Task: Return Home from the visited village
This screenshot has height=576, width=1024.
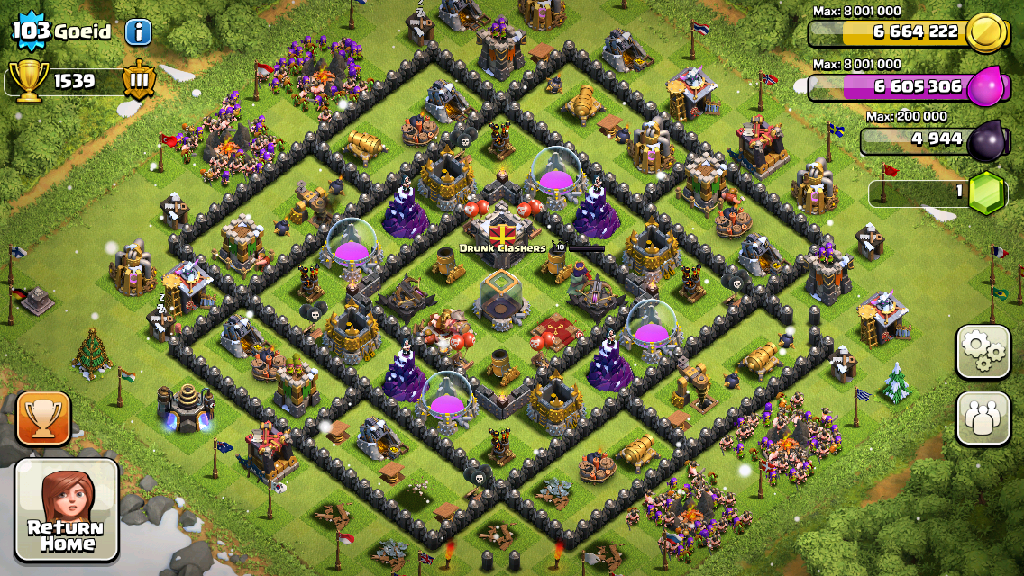Action: (x=67, y=509)
